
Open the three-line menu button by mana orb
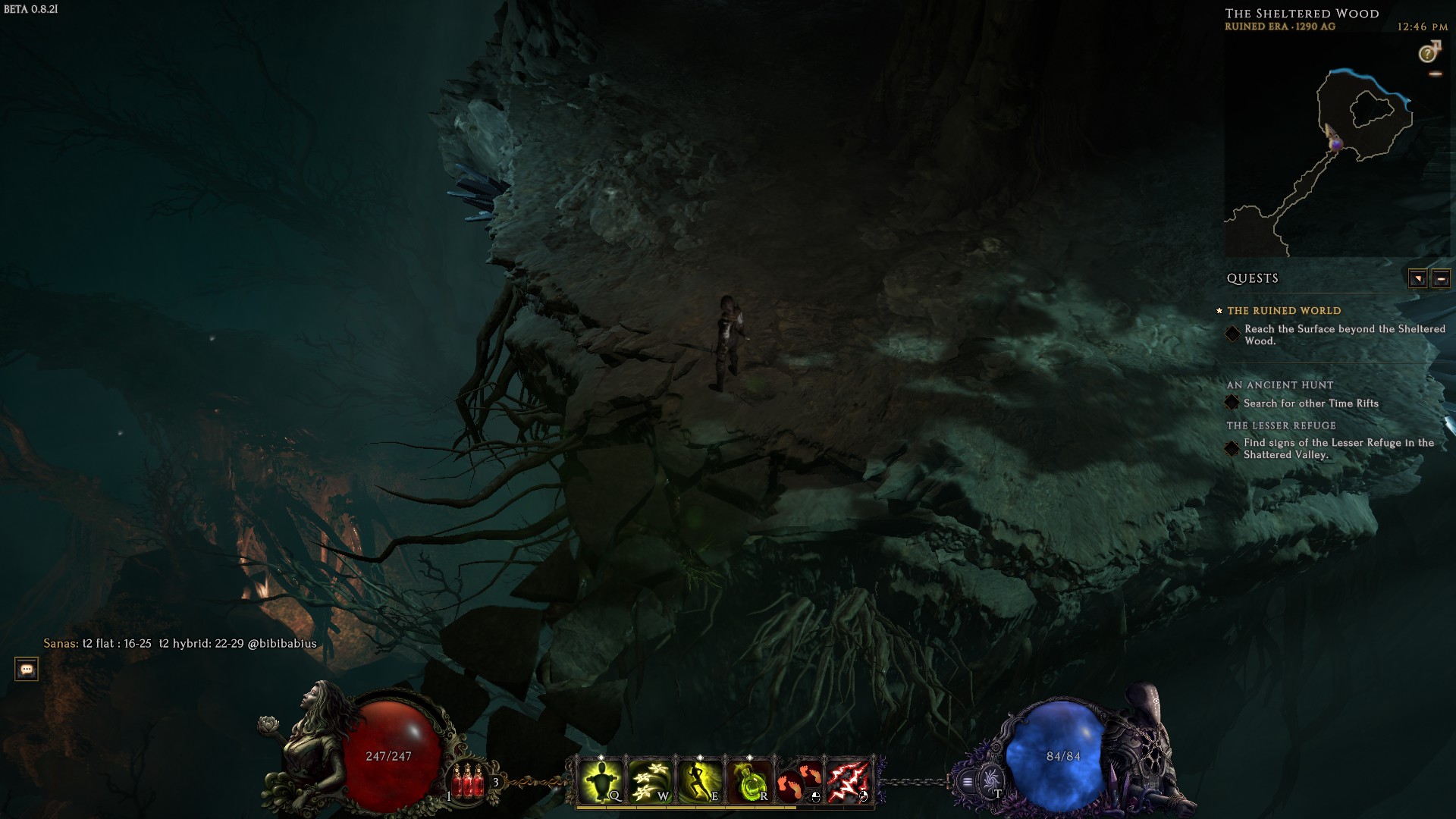(x=968, y=781)
